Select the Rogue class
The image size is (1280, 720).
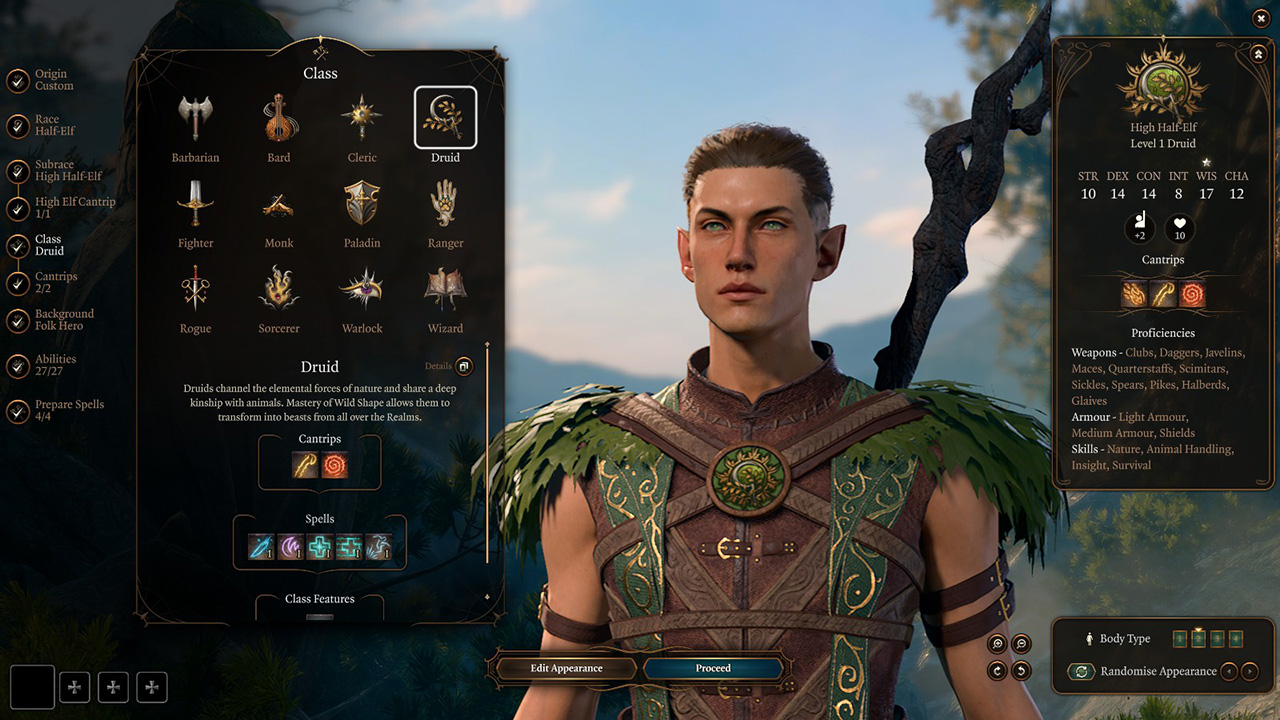tap(195, 289)
